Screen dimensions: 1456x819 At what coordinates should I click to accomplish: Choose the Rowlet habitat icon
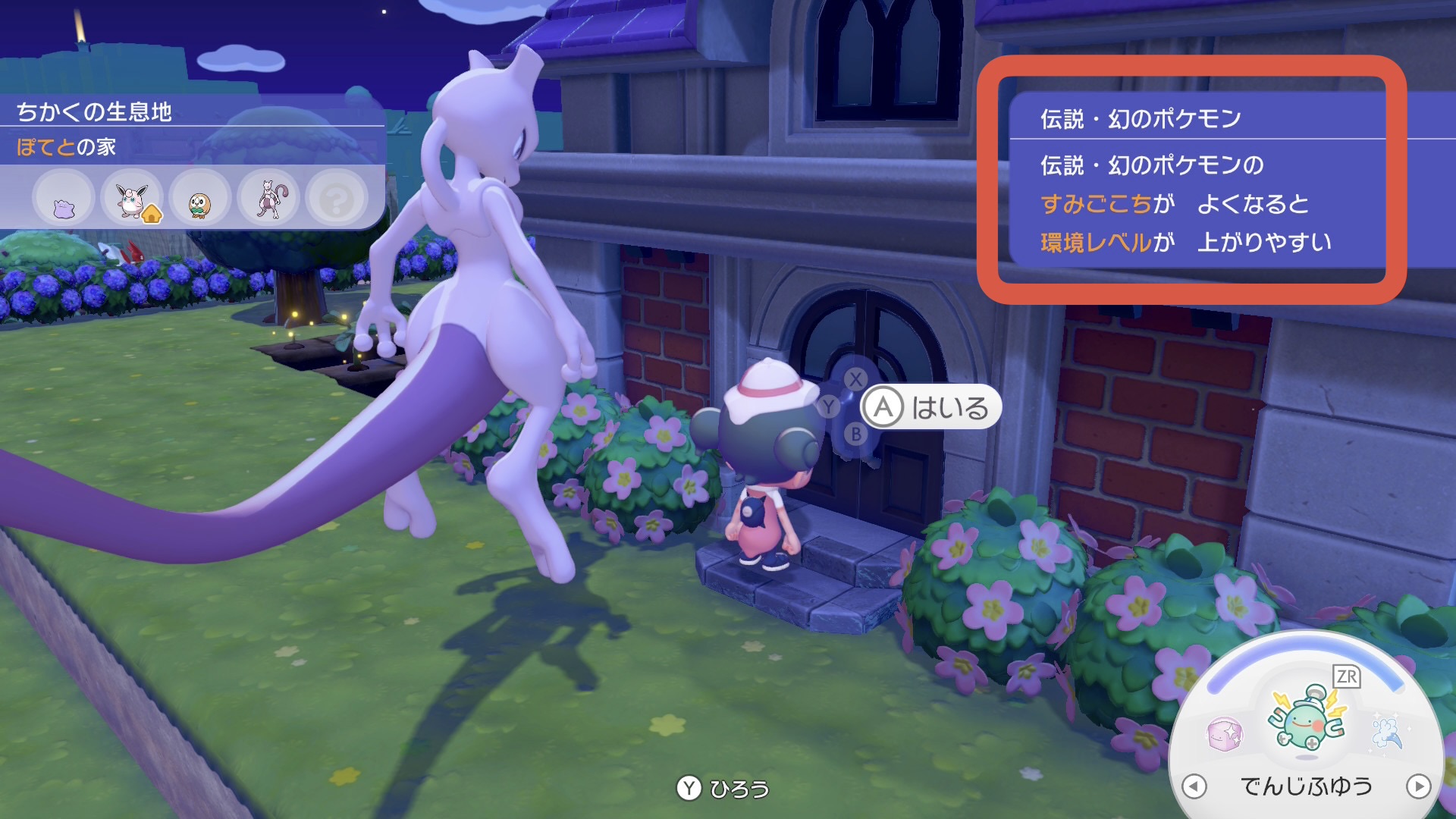pyautogui.click(x=200, y=200)
